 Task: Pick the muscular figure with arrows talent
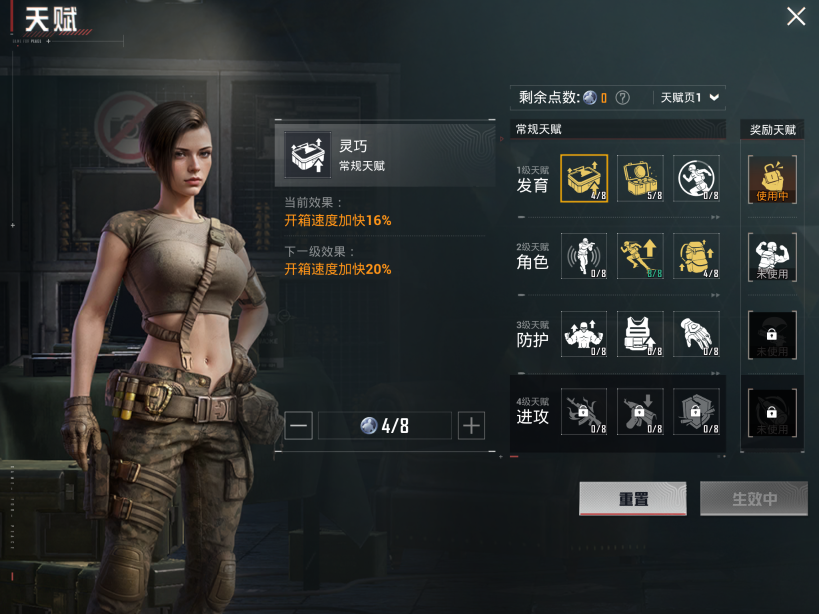tap(584, 335)
